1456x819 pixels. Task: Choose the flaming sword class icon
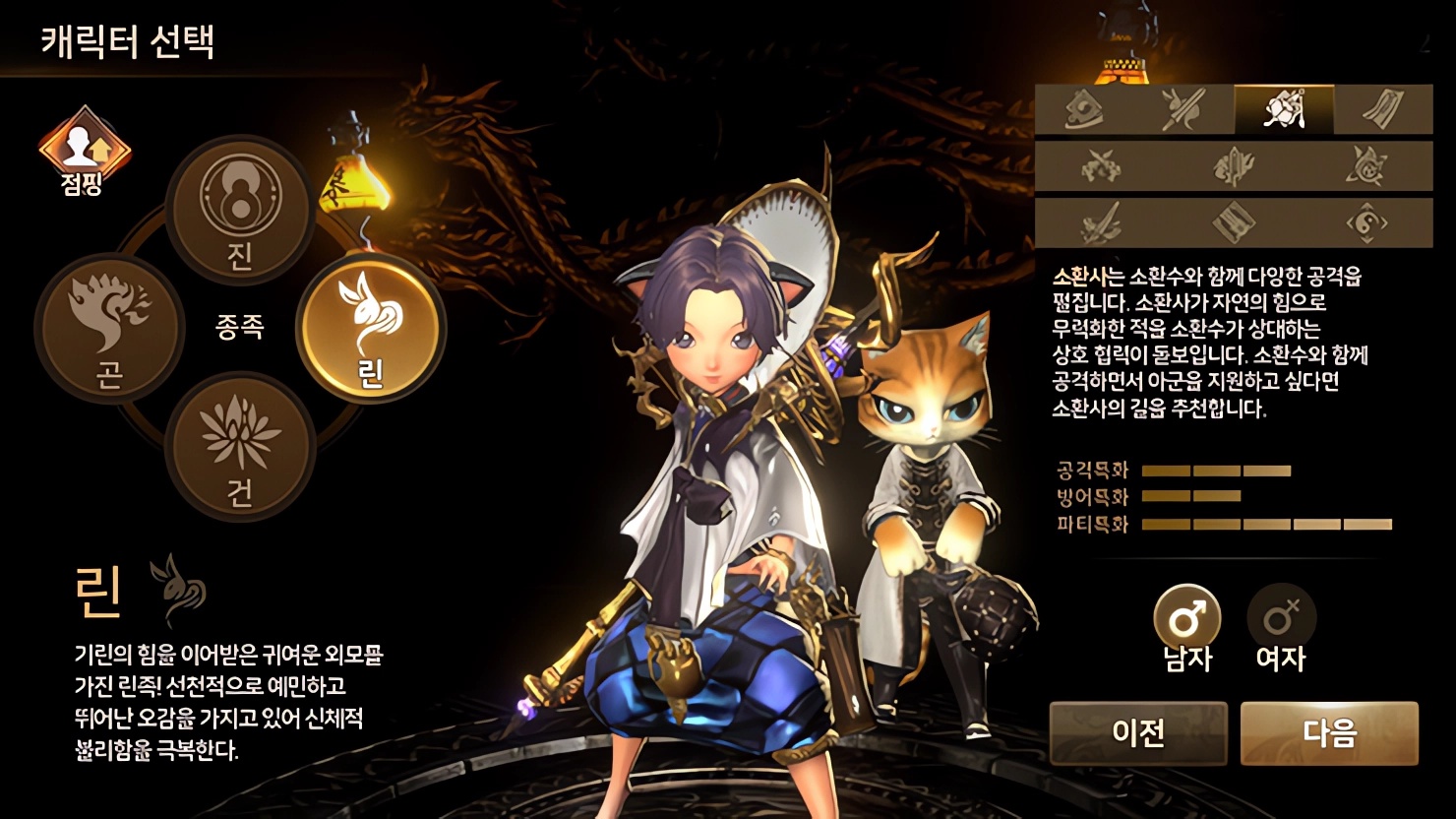1234,166
